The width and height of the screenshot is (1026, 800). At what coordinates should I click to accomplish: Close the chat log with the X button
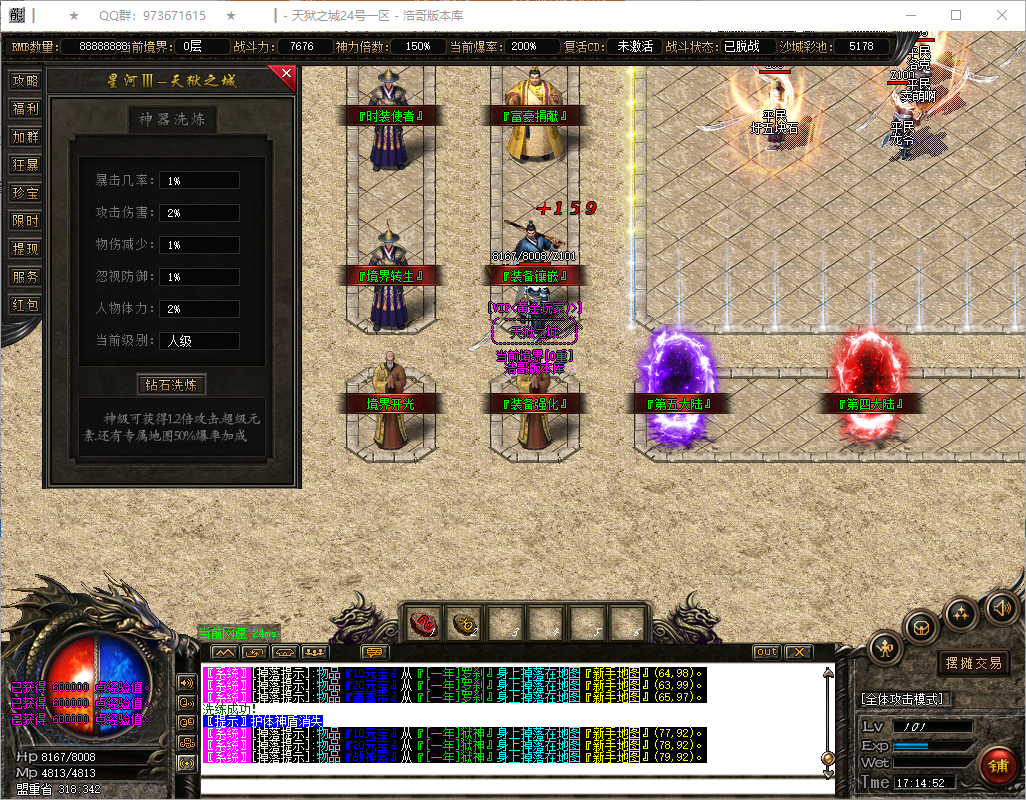797,652
